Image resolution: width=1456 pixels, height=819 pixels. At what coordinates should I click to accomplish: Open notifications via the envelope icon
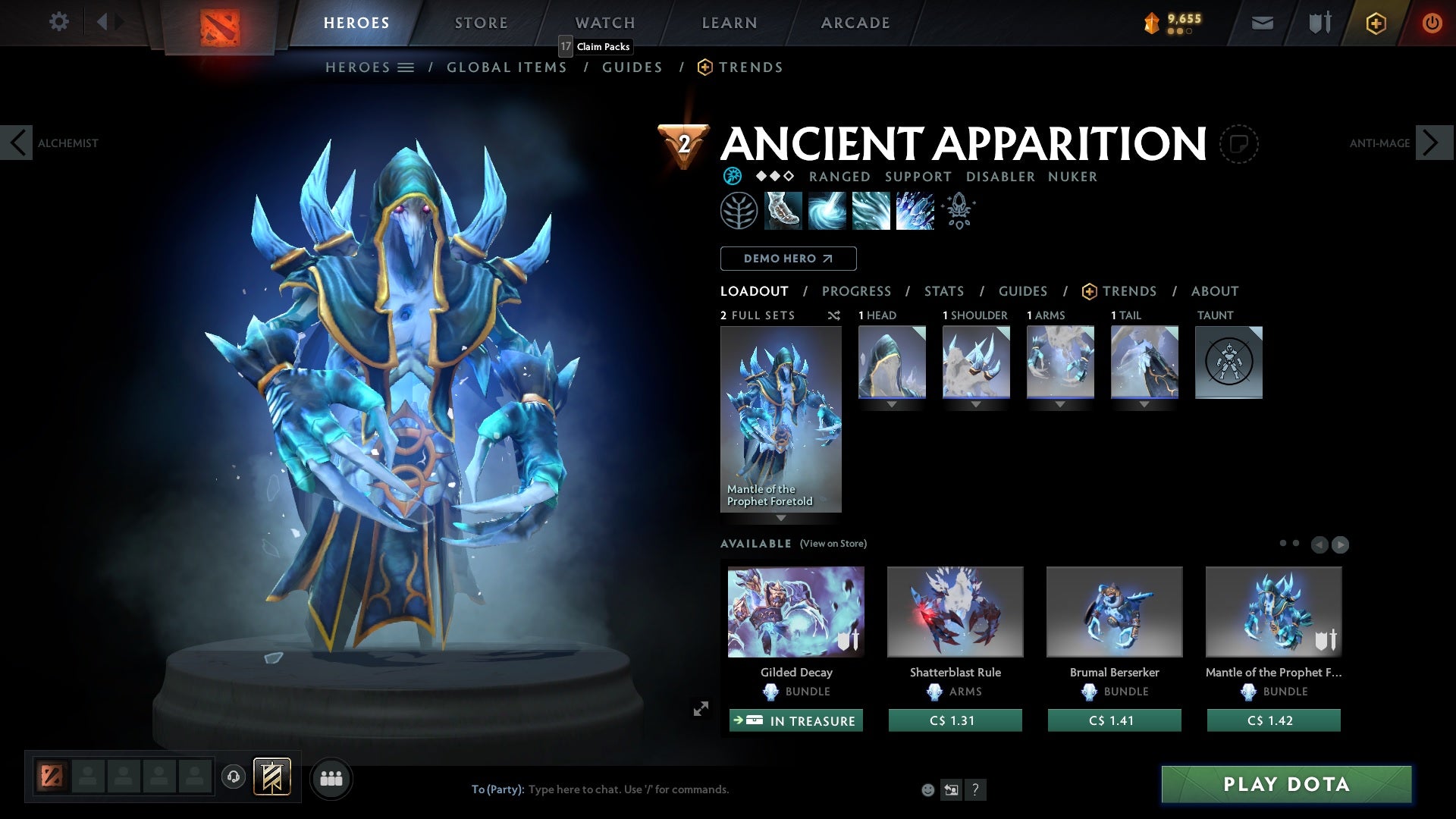coord(1261,23)
